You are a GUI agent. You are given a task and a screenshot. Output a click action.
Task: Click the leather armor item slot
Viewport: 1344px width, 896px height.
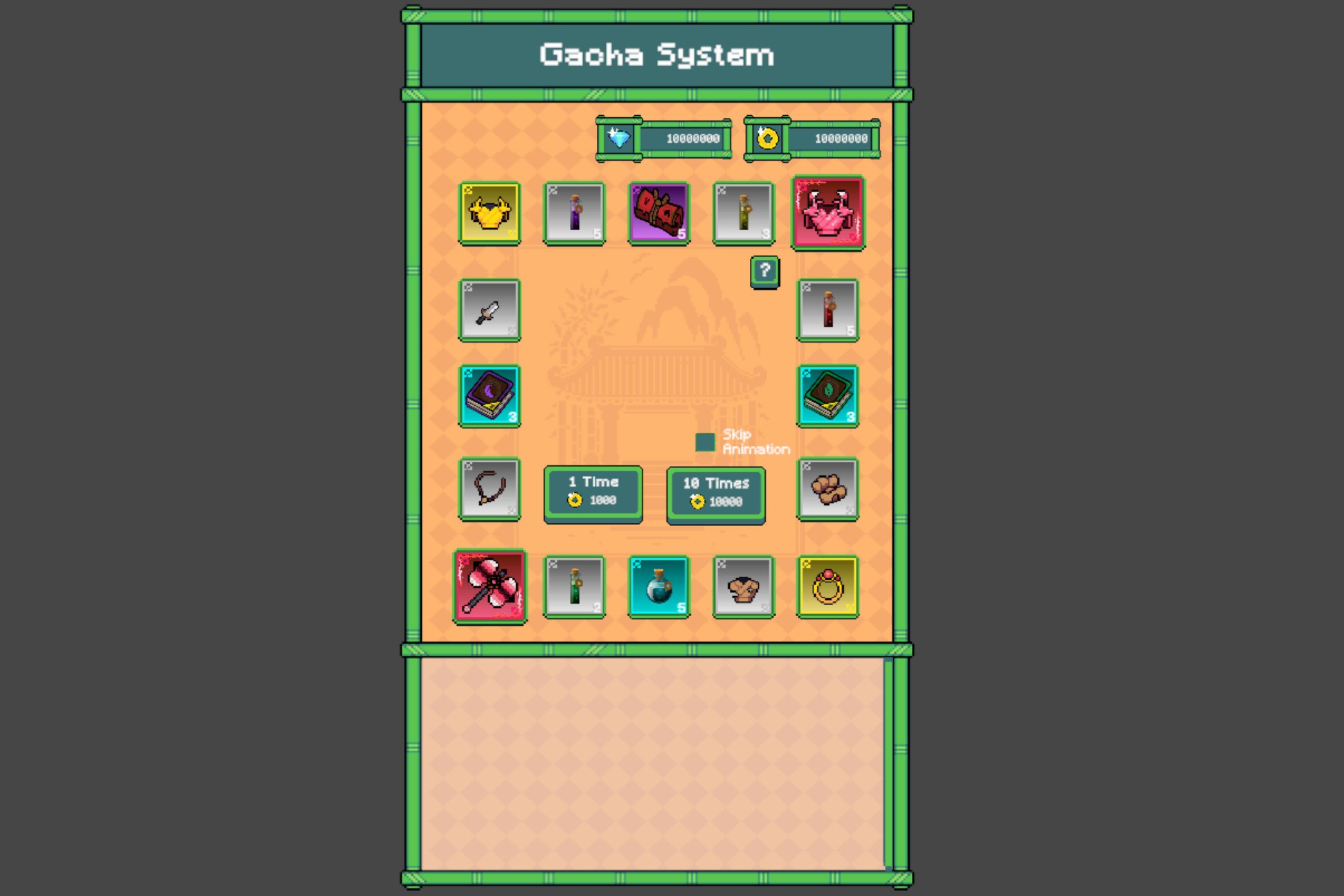[x=743, y=586]
